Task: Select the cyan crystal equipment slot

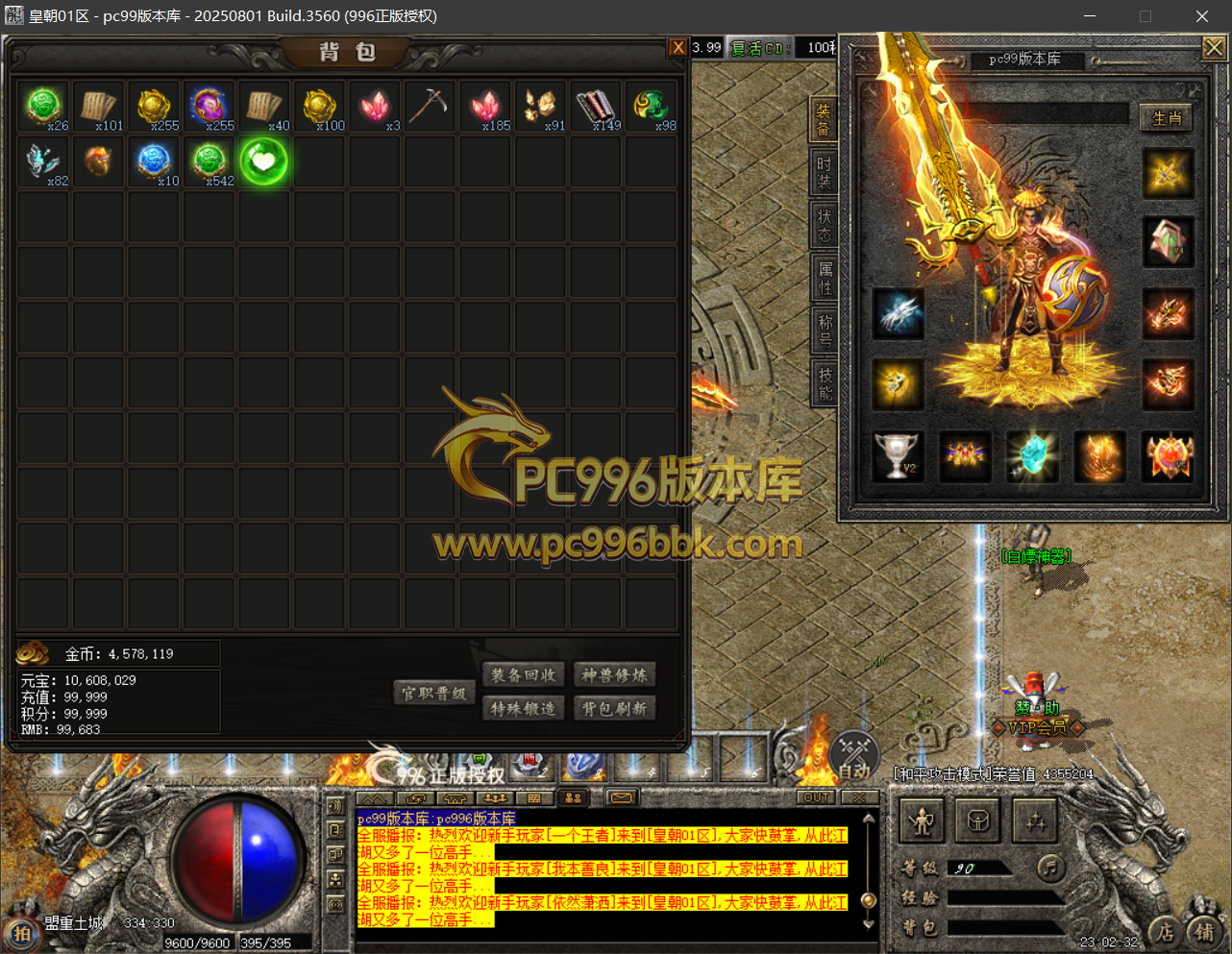Action: tap(1032, 455)
